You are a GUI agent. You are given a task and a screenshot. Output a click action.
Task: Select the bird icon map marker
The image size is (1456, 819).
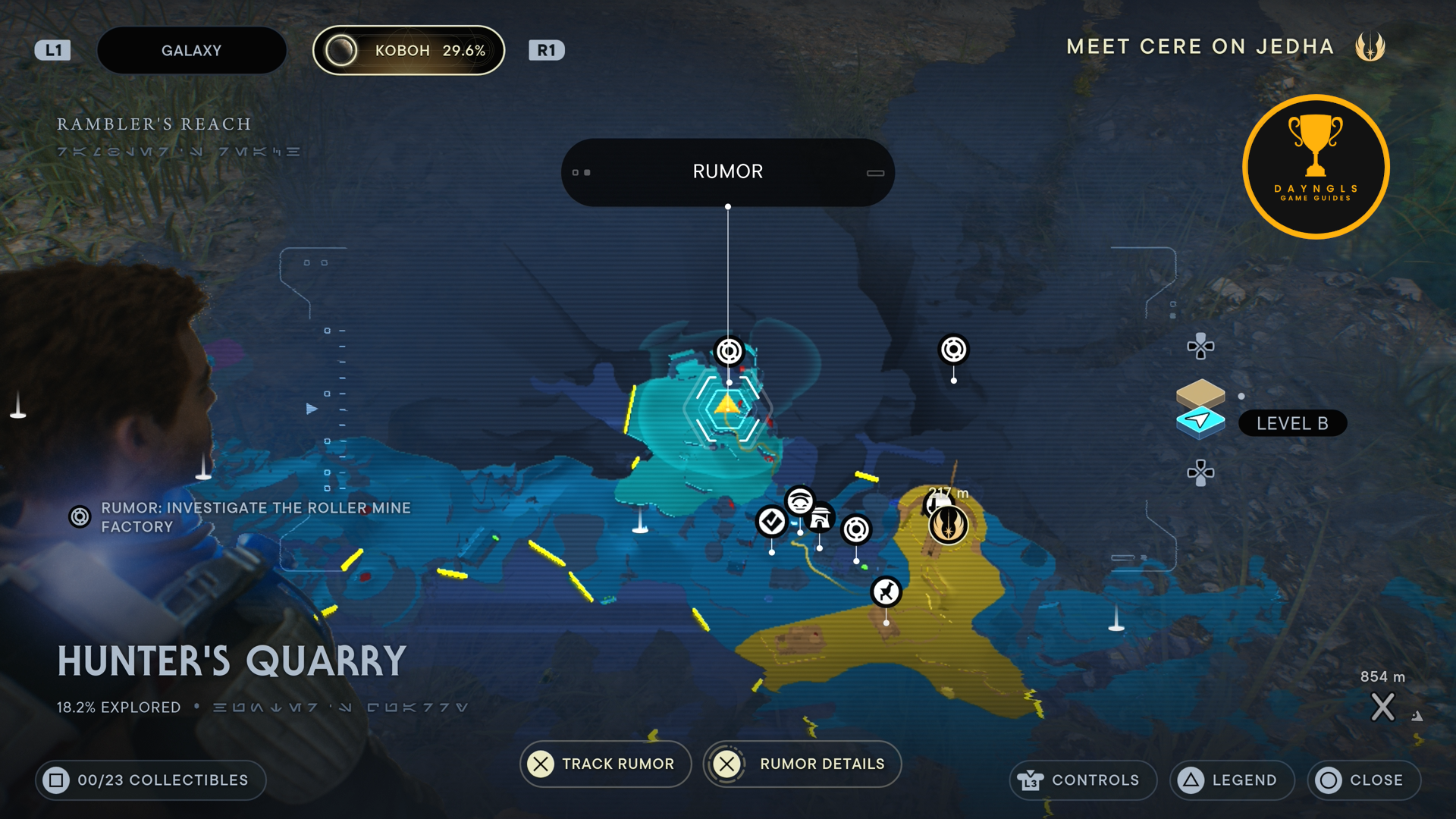(886, 591)
